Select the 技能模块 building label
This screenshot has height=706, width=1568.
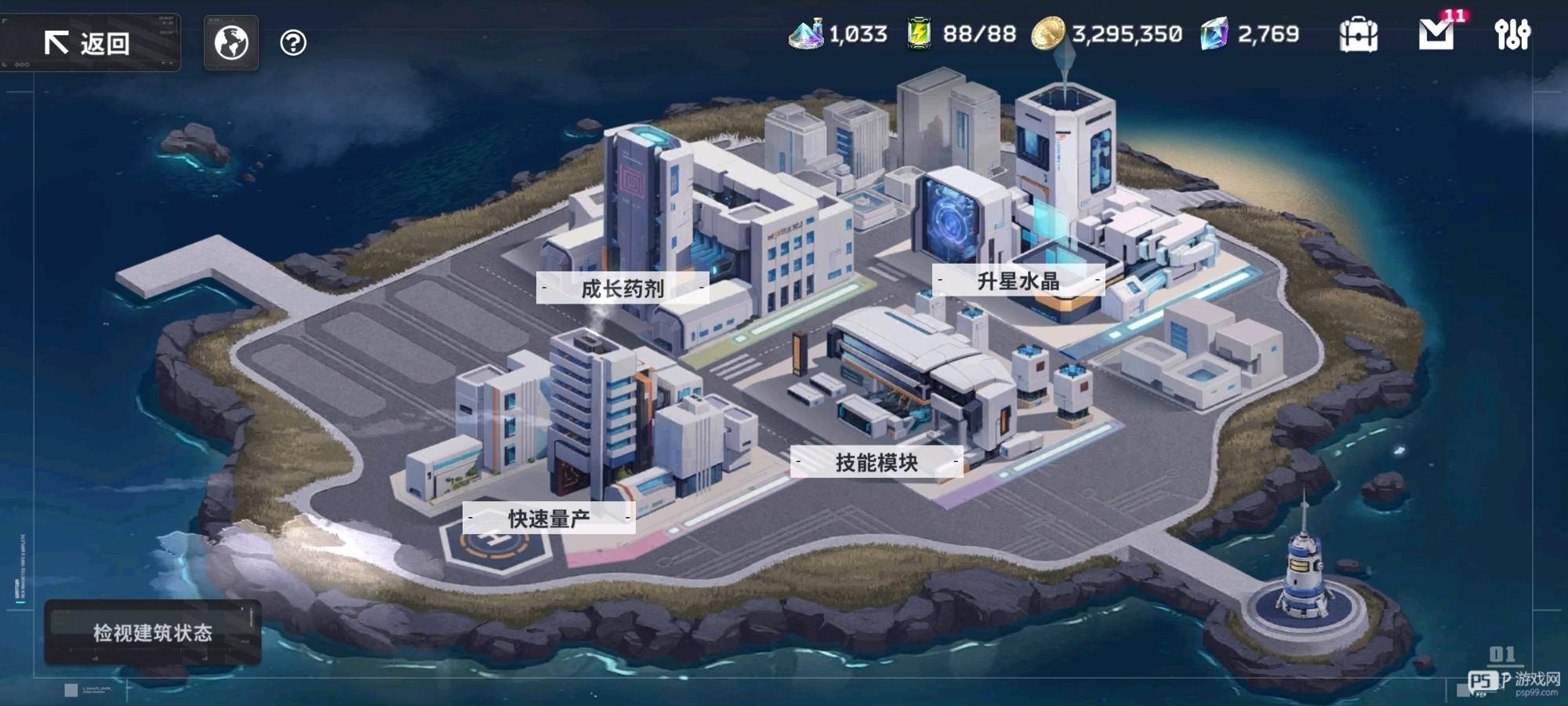point(878,463)
